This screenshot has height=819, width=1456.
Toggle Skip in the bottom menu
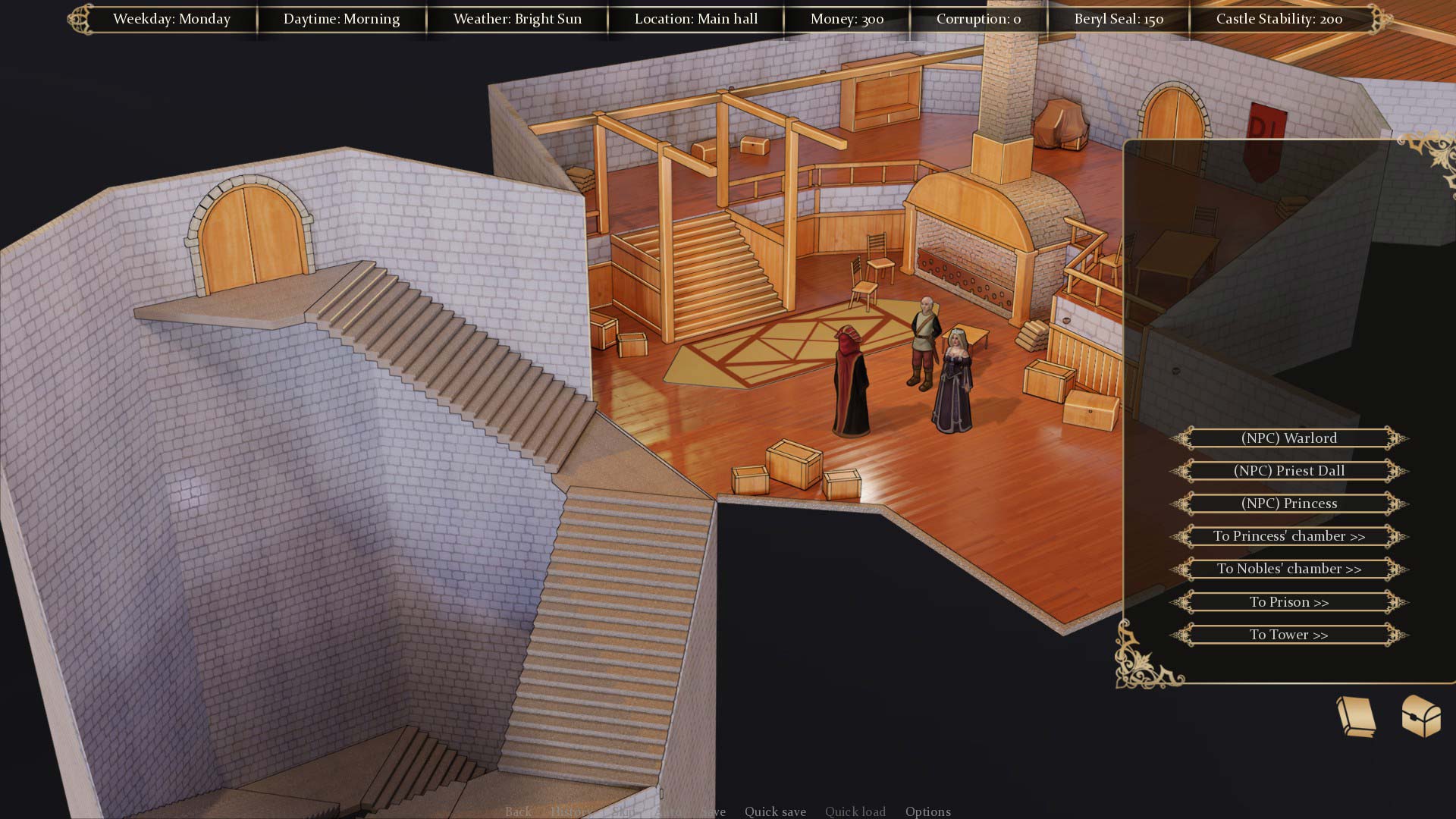[x=623, y=811]
